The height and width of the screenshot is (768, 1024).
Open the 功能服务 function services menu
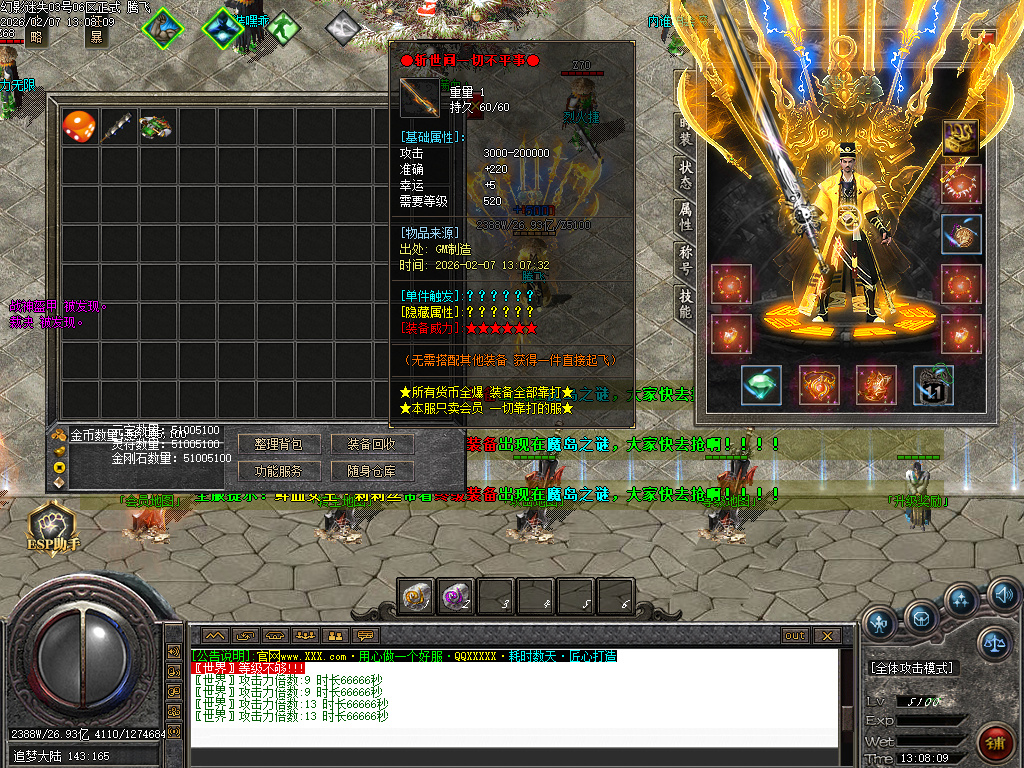pos(278,471)
